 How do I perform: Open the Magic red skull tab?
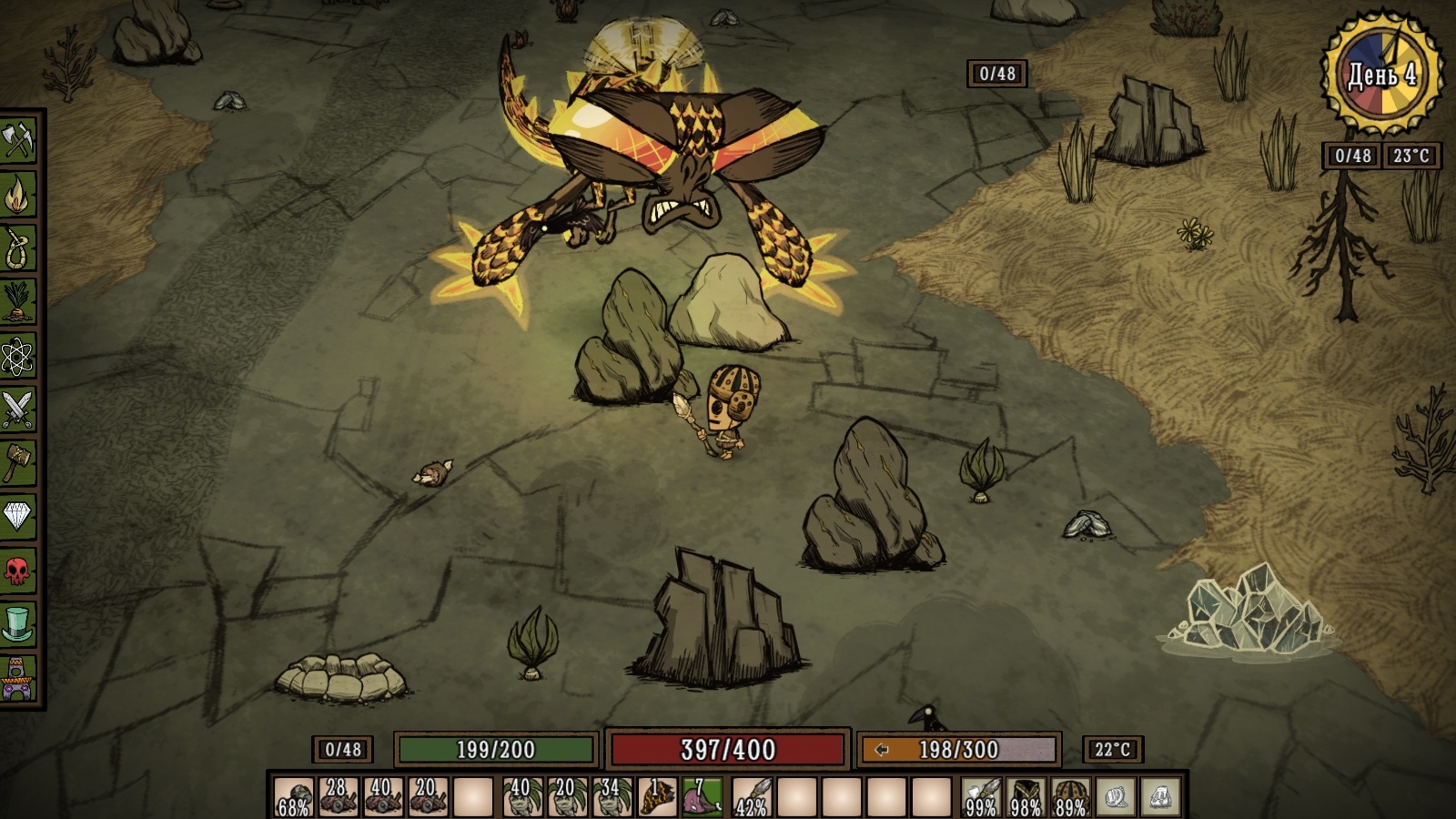(18, 571)
